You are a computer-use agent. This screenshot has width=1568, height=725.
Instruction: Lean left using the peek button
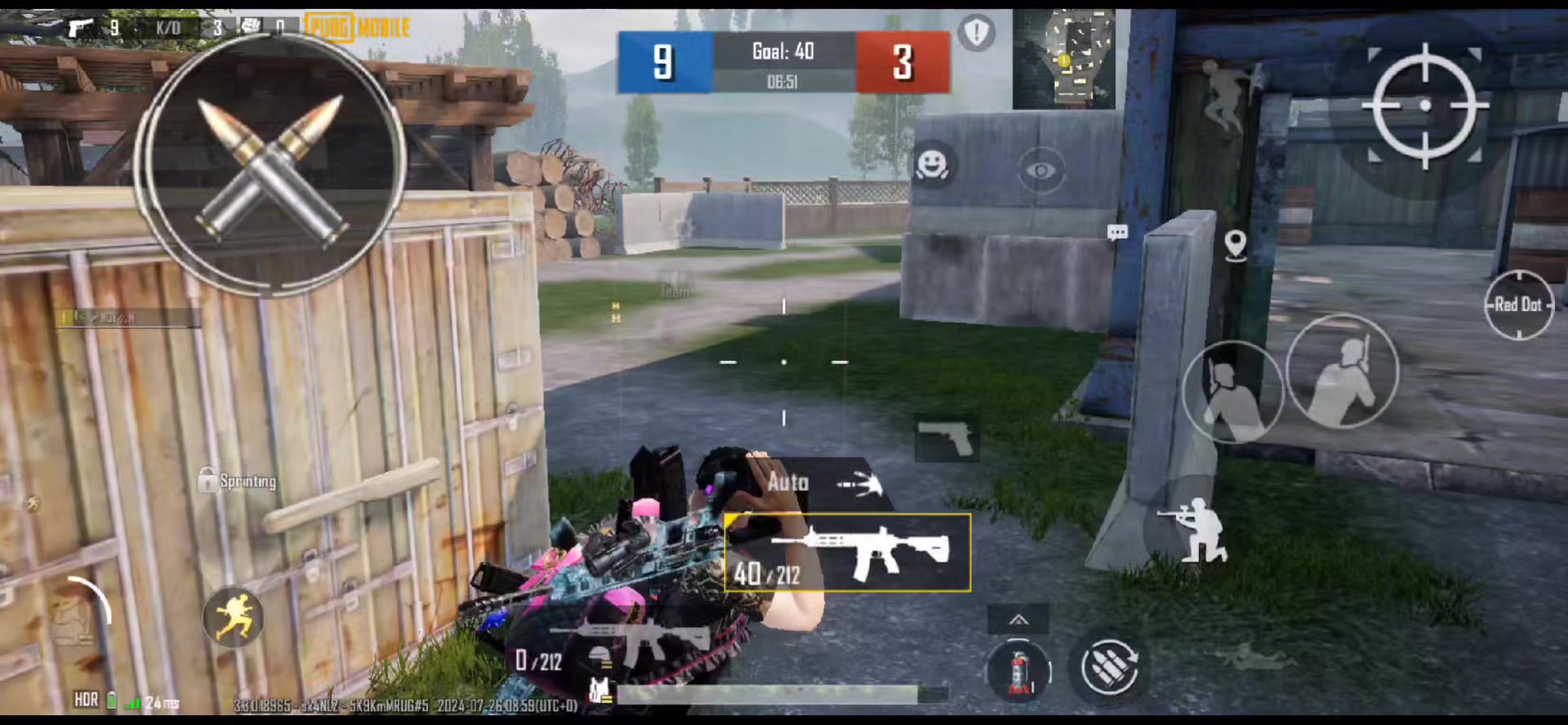click(x=1230, y=392)
